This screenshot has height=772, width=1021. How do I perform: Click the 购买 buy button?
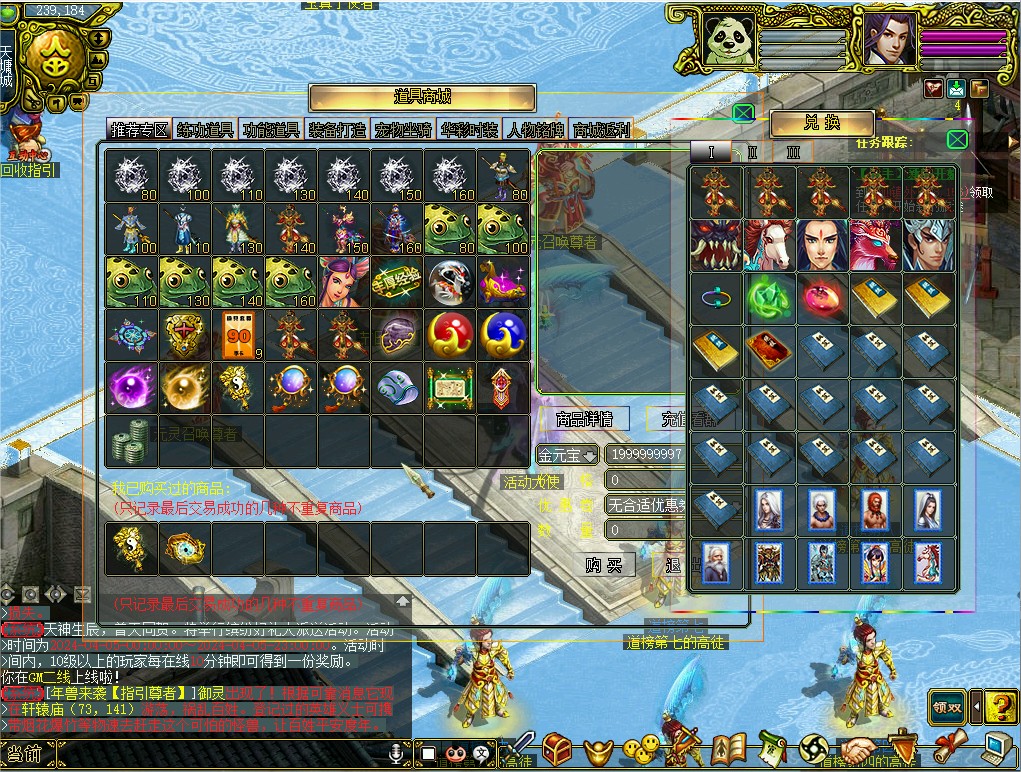click(604, 565)
